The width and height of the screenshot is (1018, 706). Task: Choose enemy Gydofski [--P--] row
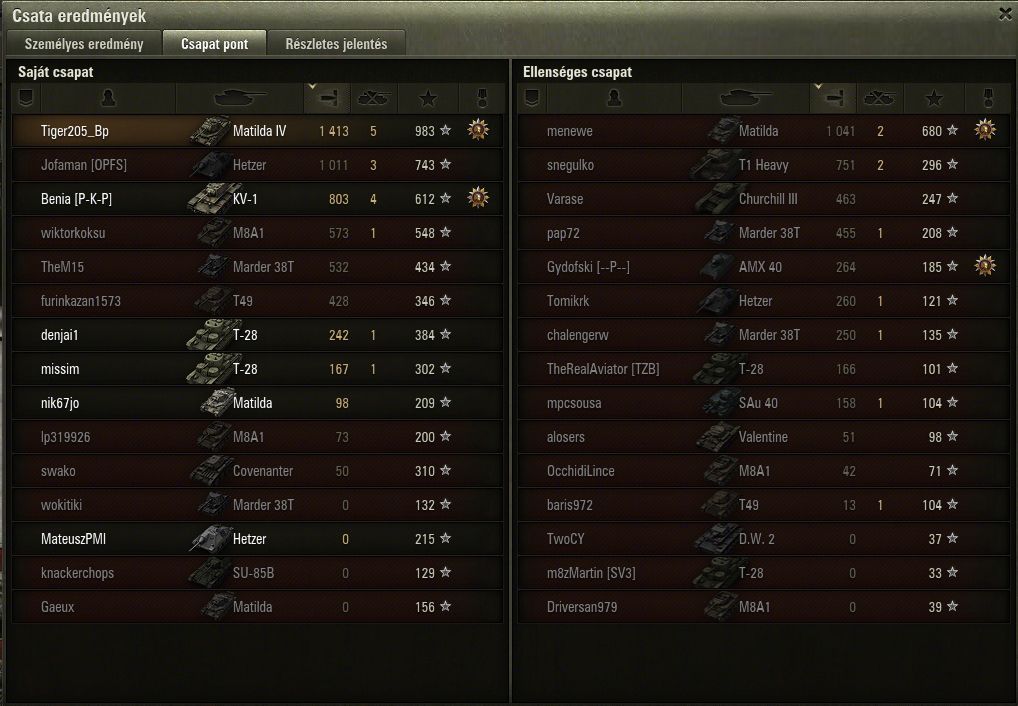pos(588,267)
